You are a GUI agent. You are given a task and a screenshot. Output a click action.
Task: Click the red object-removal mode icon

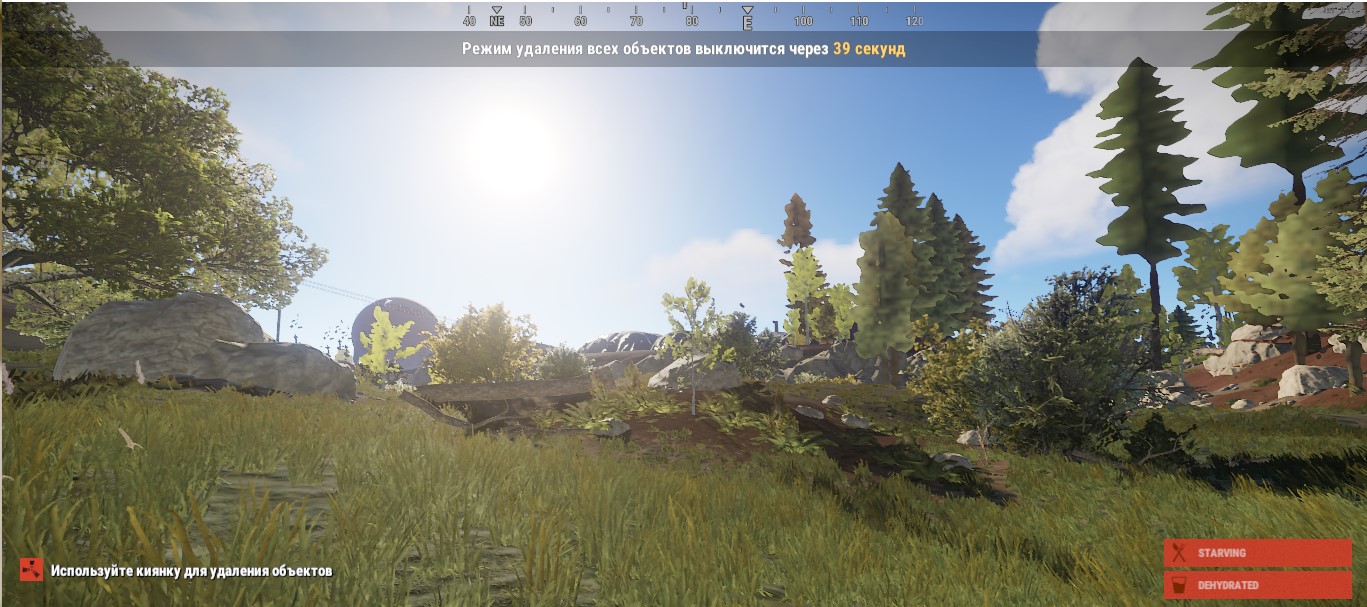click(32, 570)
